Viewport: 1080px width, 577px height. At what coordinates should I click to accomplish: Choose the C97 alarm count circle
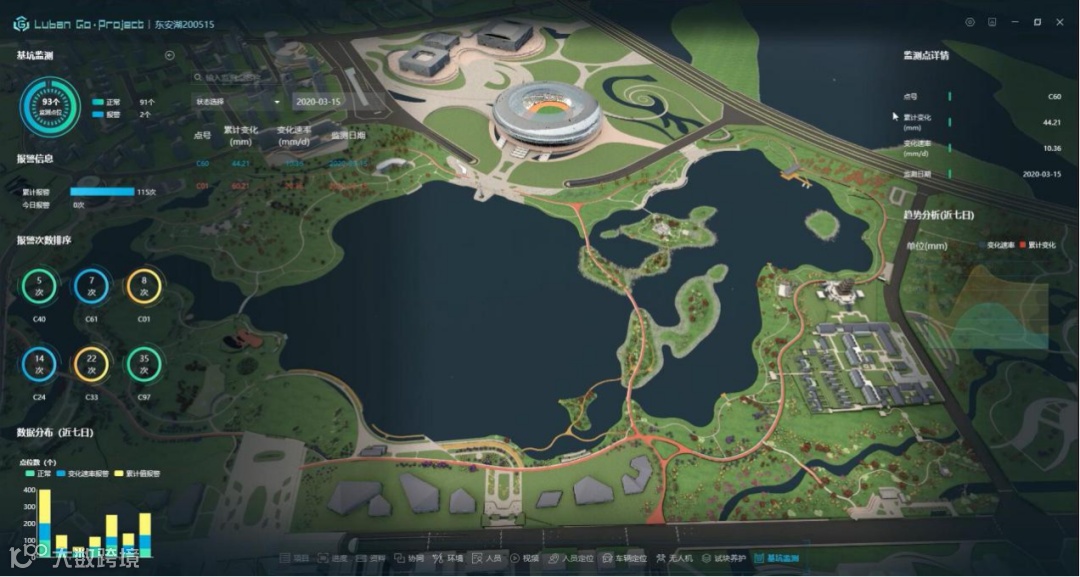coord(144,364)
